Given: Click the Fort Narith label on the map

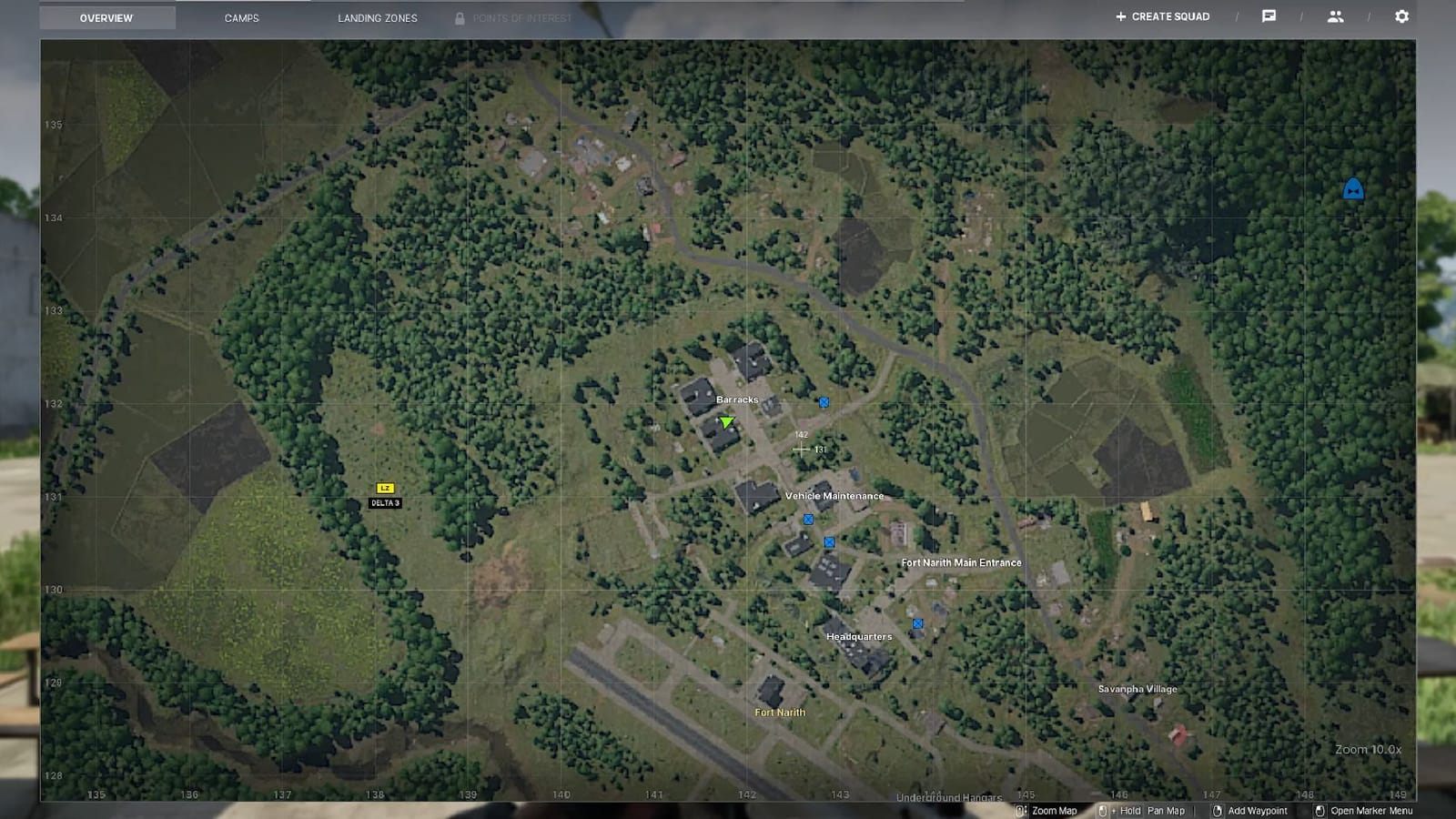Looking at the screenshot, I should point(779,712).
